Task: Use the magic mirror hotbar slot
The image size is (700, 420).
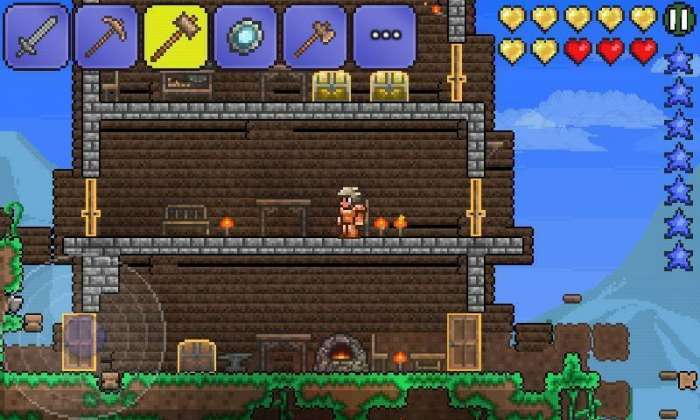Action: (244, 36)
